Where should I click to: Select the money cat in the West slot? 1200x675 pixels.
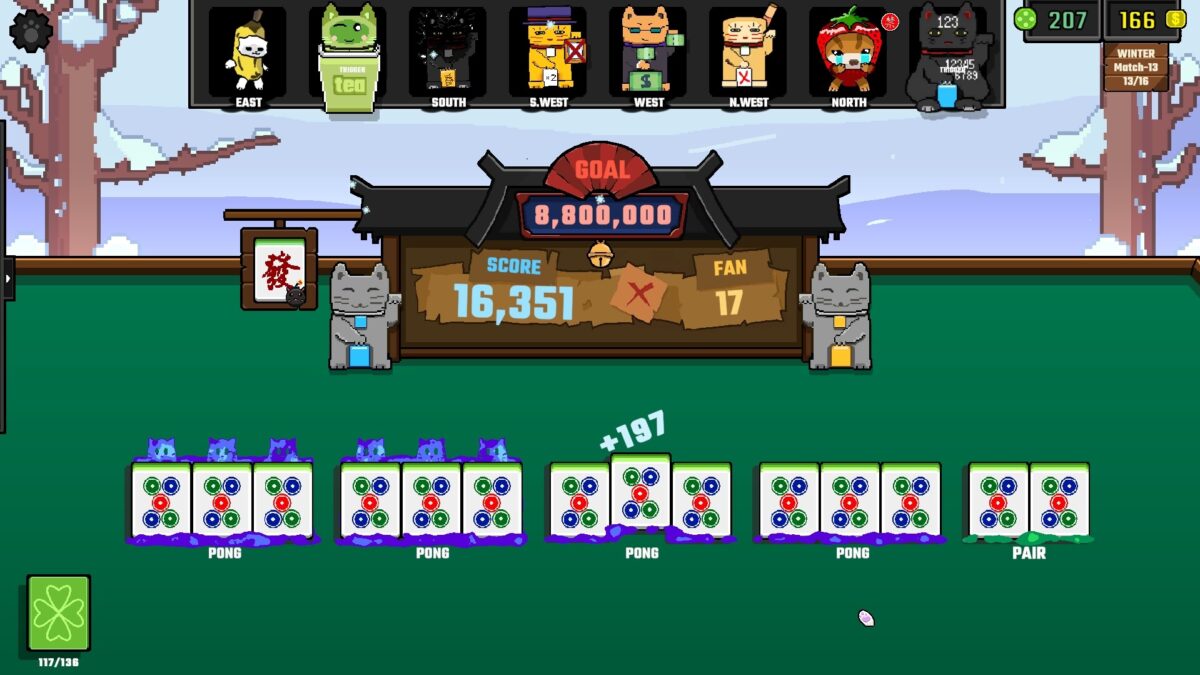(647, 52)
